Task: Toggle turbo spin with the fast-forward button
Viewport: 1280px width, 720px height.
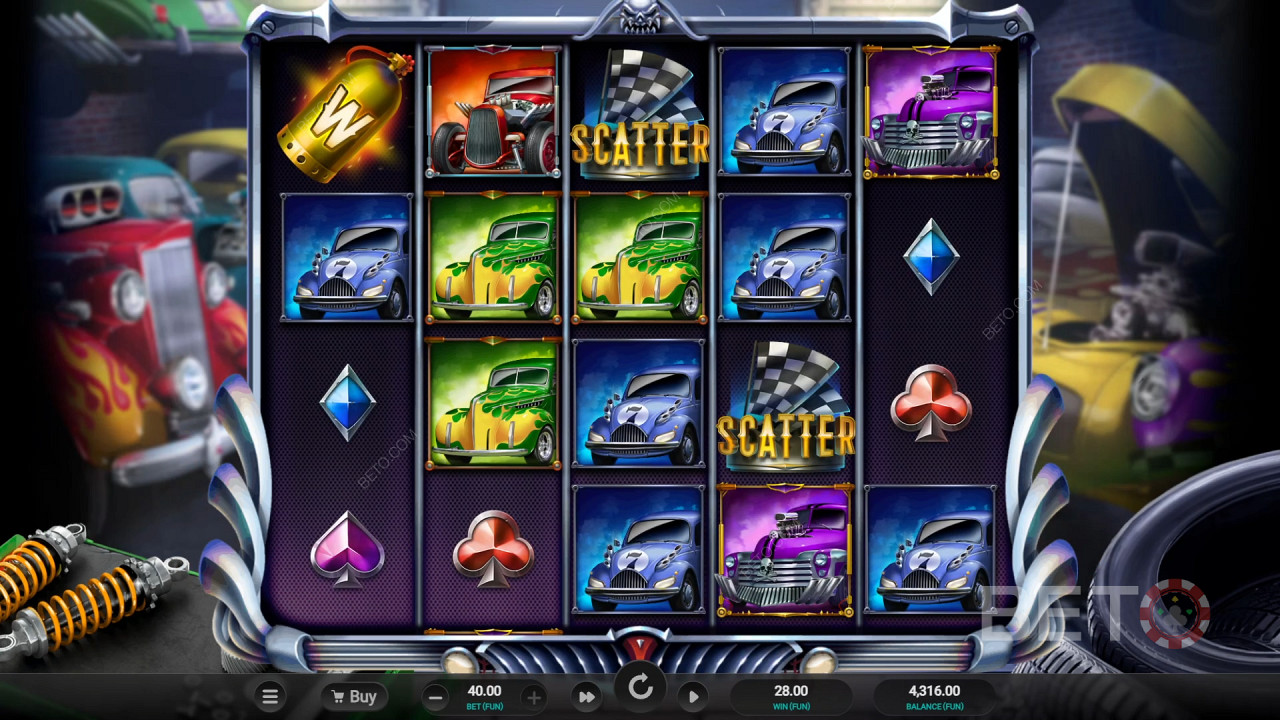Action: click(x=587, y=697)
